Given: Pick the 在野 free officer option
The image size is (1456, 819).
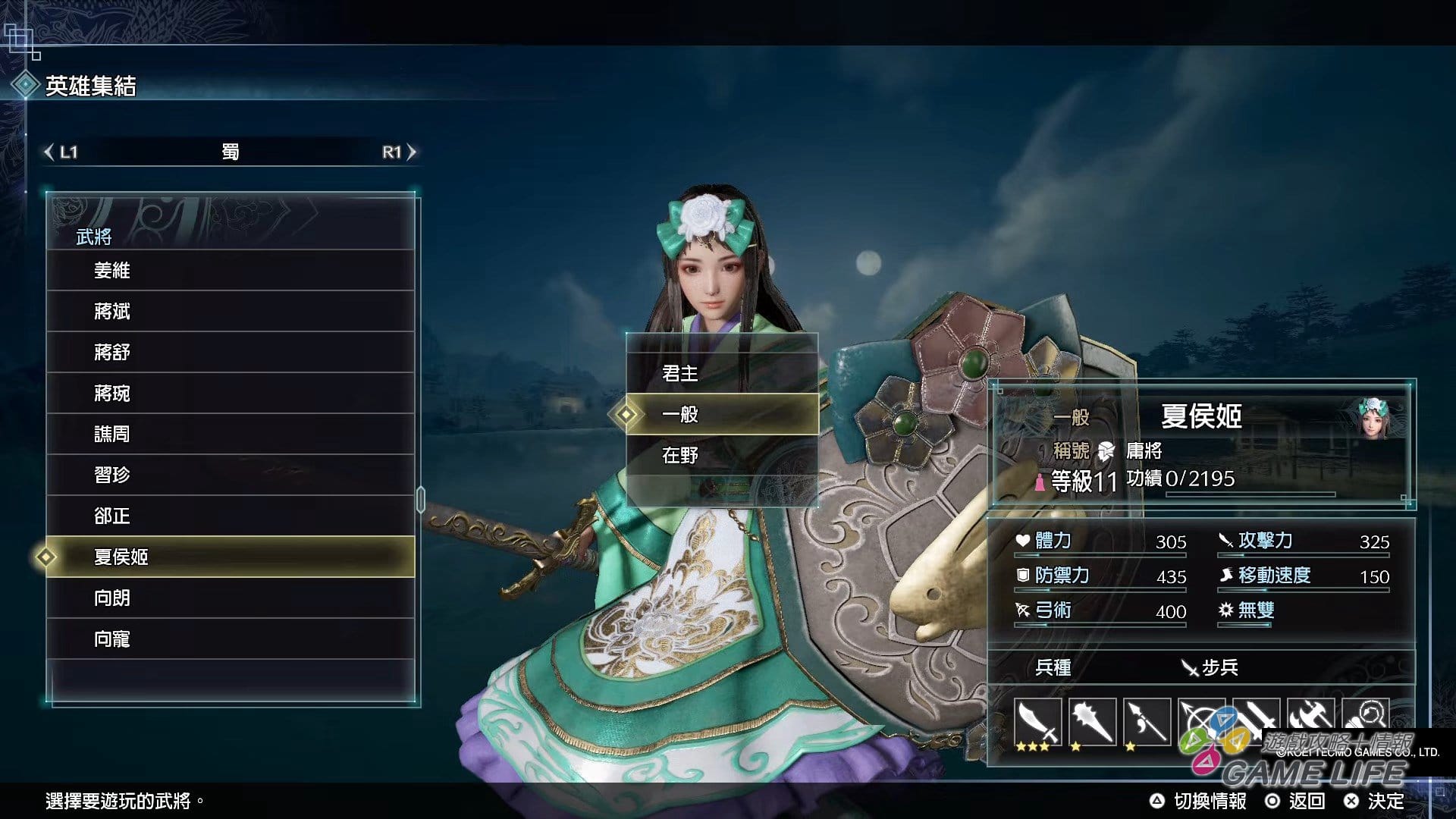Looking at the screenshot, I should coord(721,455).
